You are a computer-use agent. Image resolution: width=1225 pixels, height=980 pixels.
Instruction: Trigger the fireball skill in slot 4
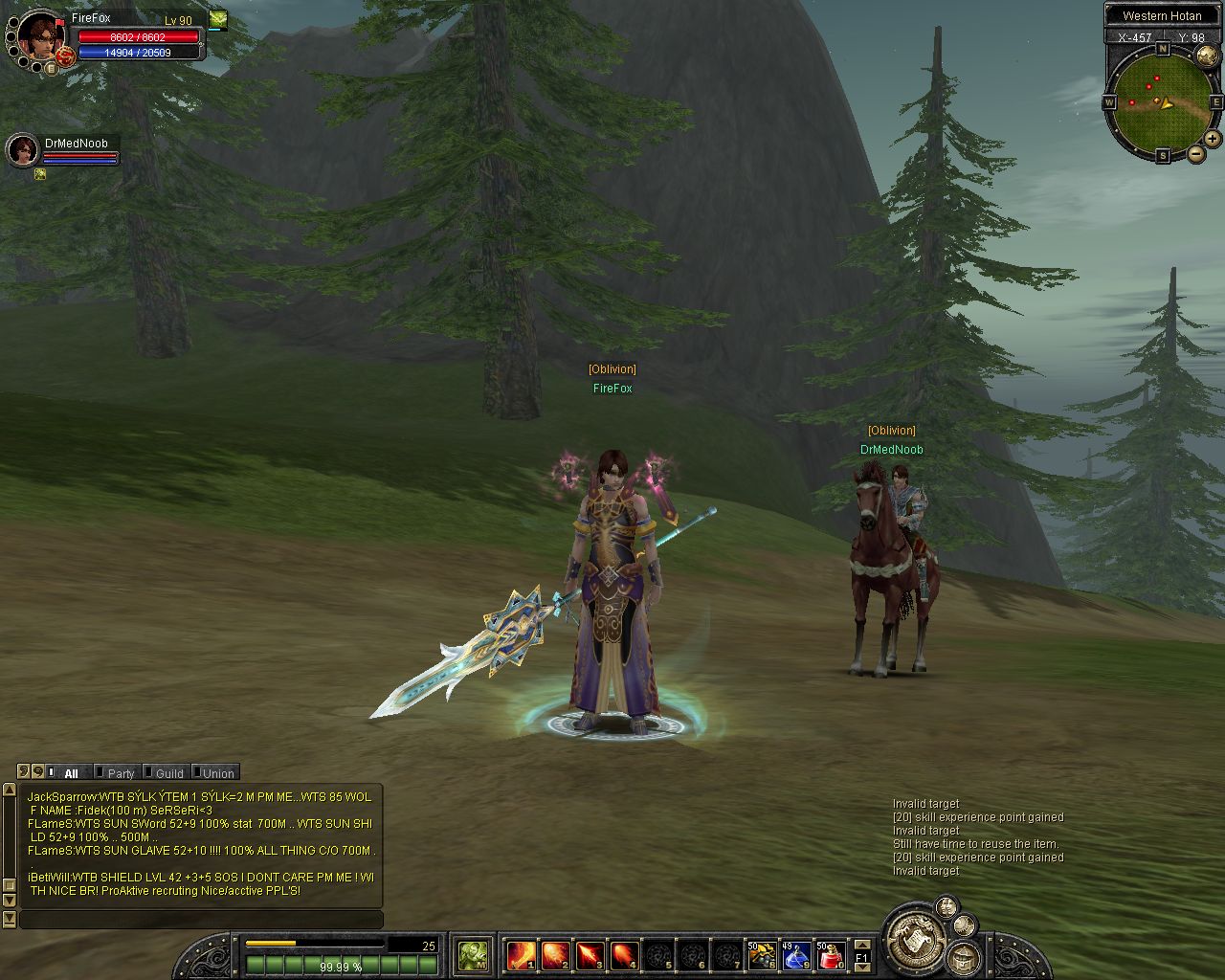[x=625, y=954]
